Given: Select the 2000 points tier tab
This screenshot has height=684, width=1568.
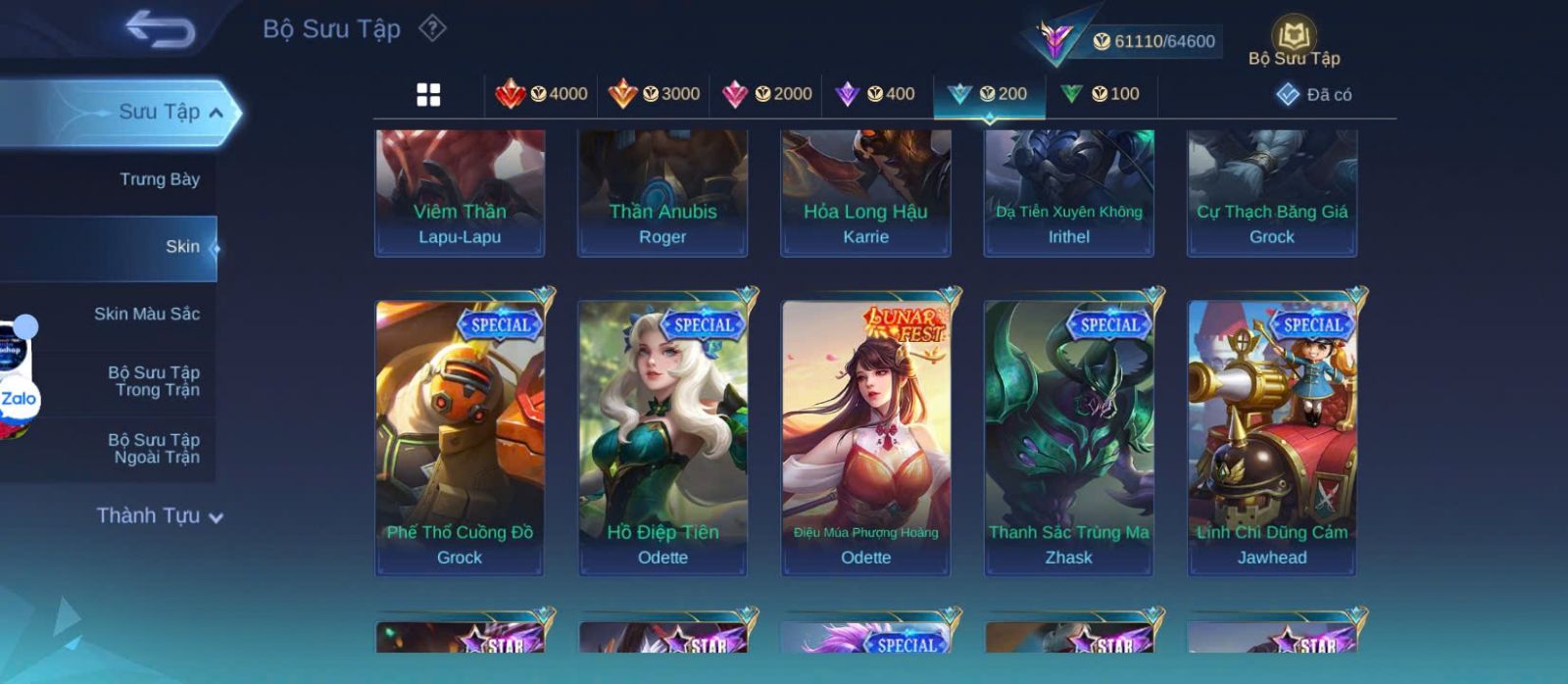Looking at the screenshot, I should pos(766,94).
